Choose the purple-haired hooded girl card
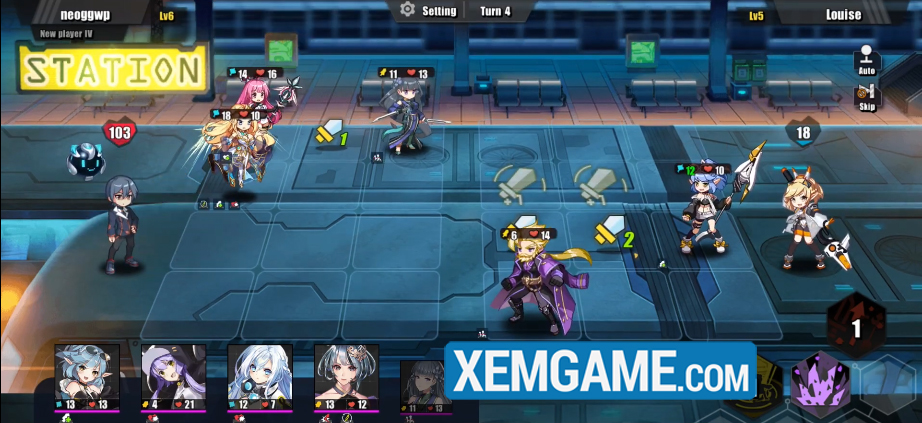922x423 pixels. [173, 374]
